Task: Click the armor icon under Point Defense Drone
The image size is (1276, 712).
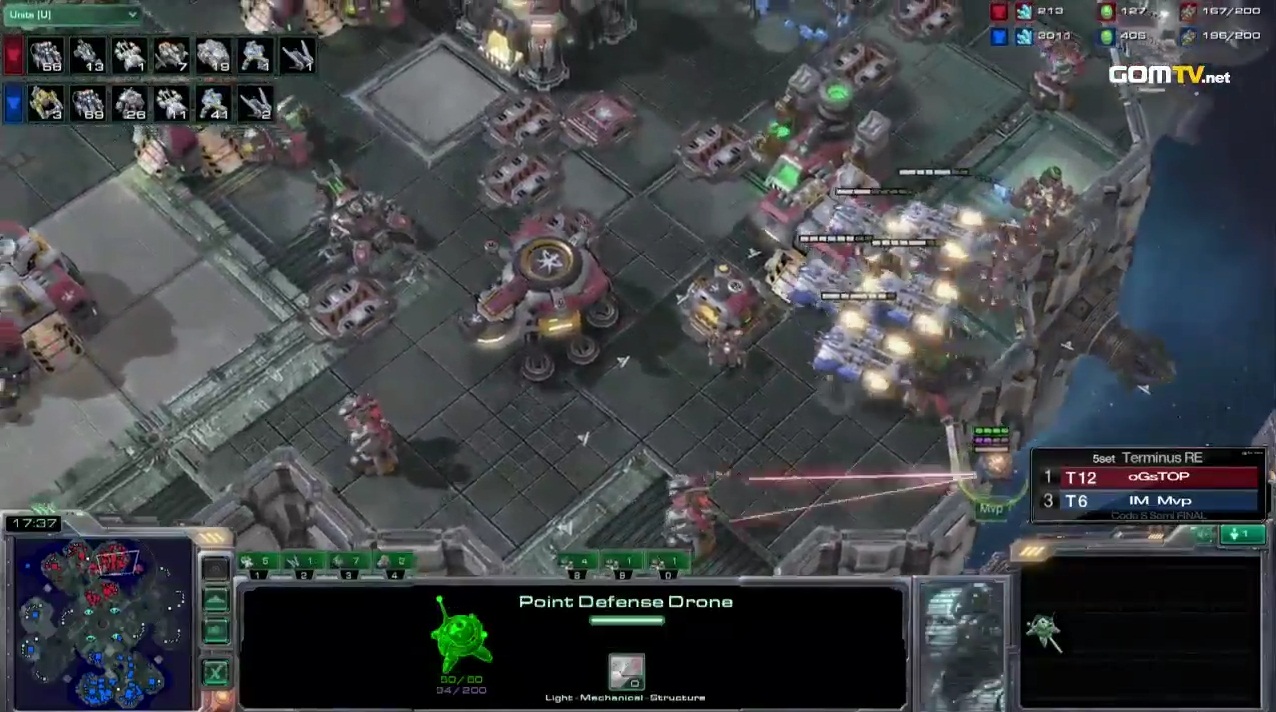Action: 627,672
